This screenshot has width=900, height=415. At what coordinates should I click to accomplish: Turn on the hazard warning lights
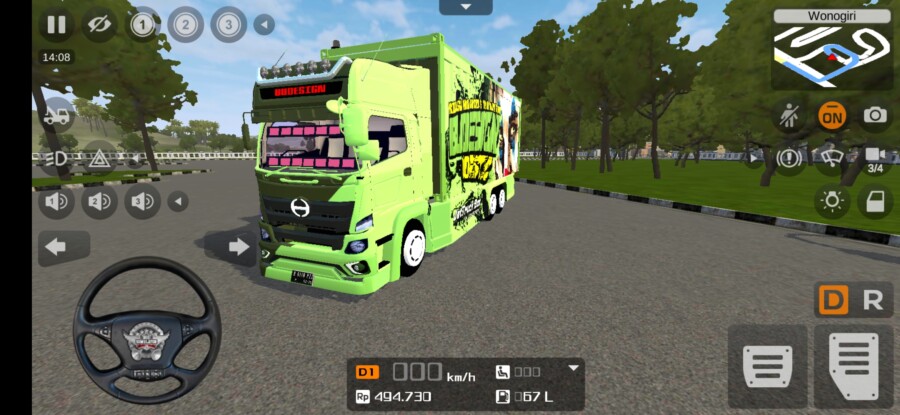[99, 158]
